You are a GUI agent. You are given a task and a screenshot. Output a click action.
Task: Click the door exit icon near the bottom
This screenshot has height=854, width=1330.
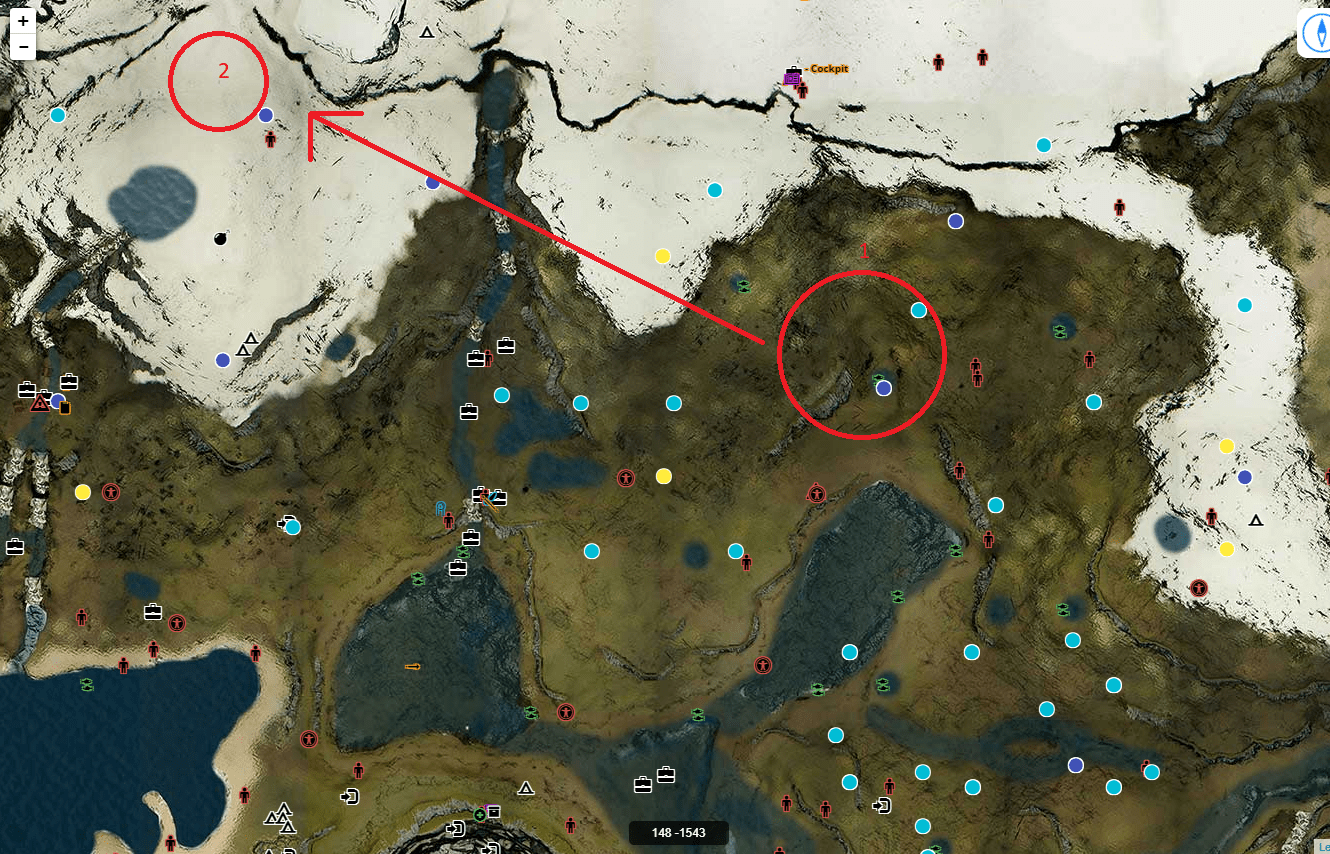351,797
